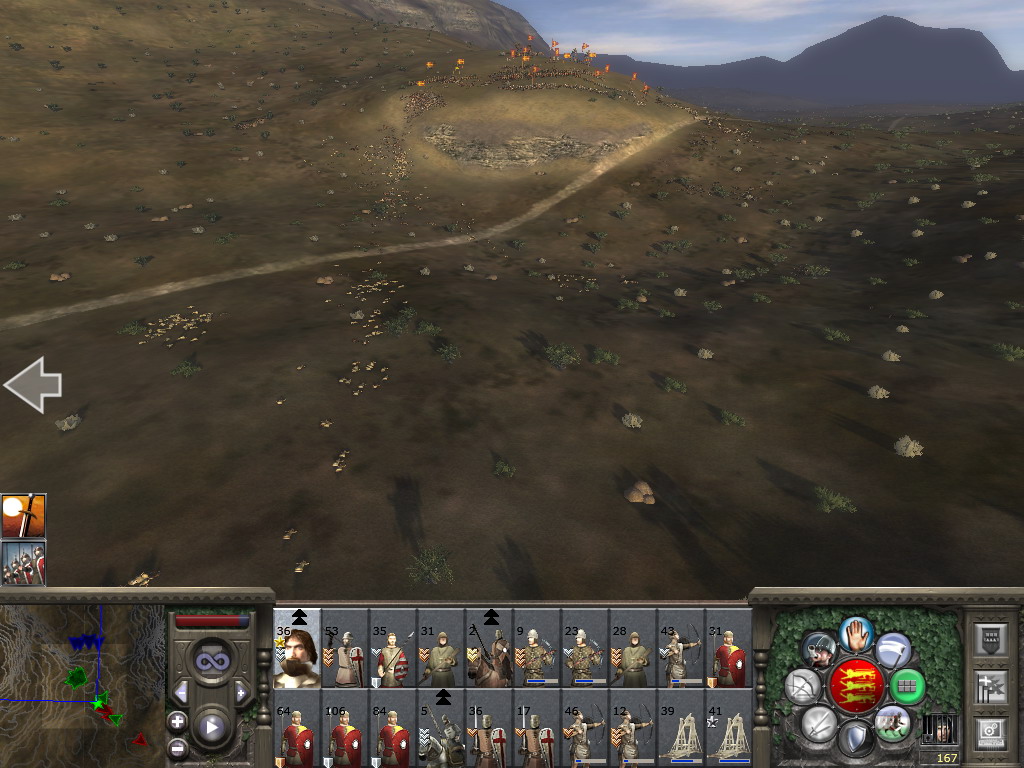Toggle the green group formation button

[907, 686]
